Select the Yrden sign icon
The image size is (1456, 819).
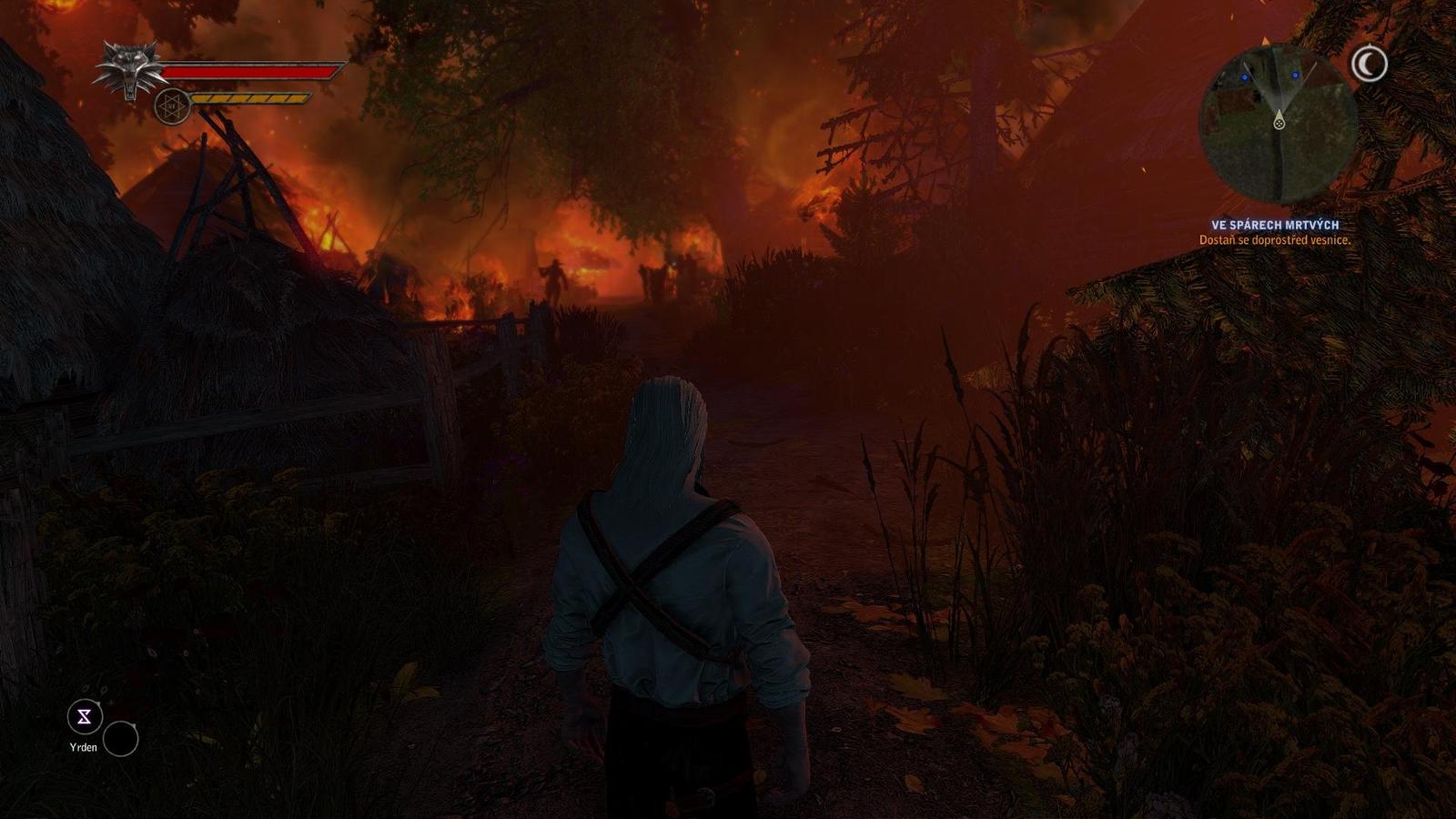pos(85,717)
